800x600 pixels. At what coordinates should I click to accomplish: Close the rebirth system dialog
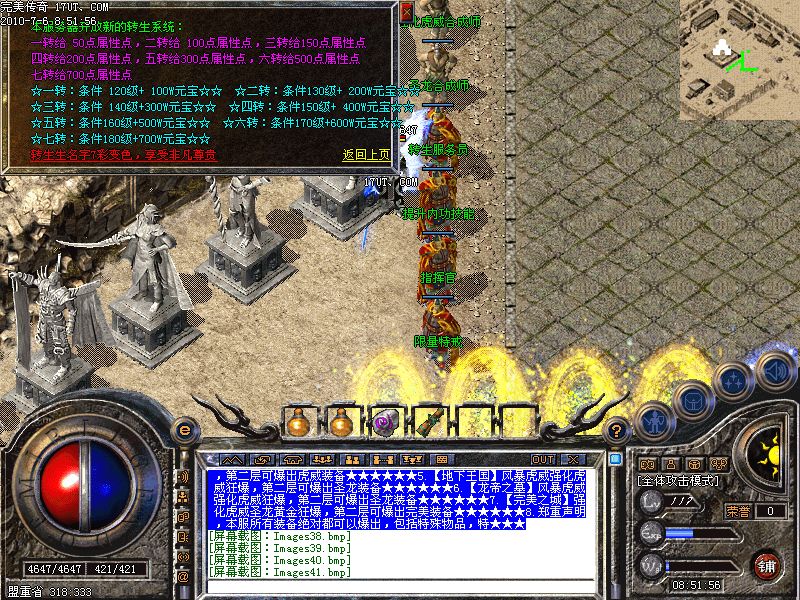pos(405,11)
